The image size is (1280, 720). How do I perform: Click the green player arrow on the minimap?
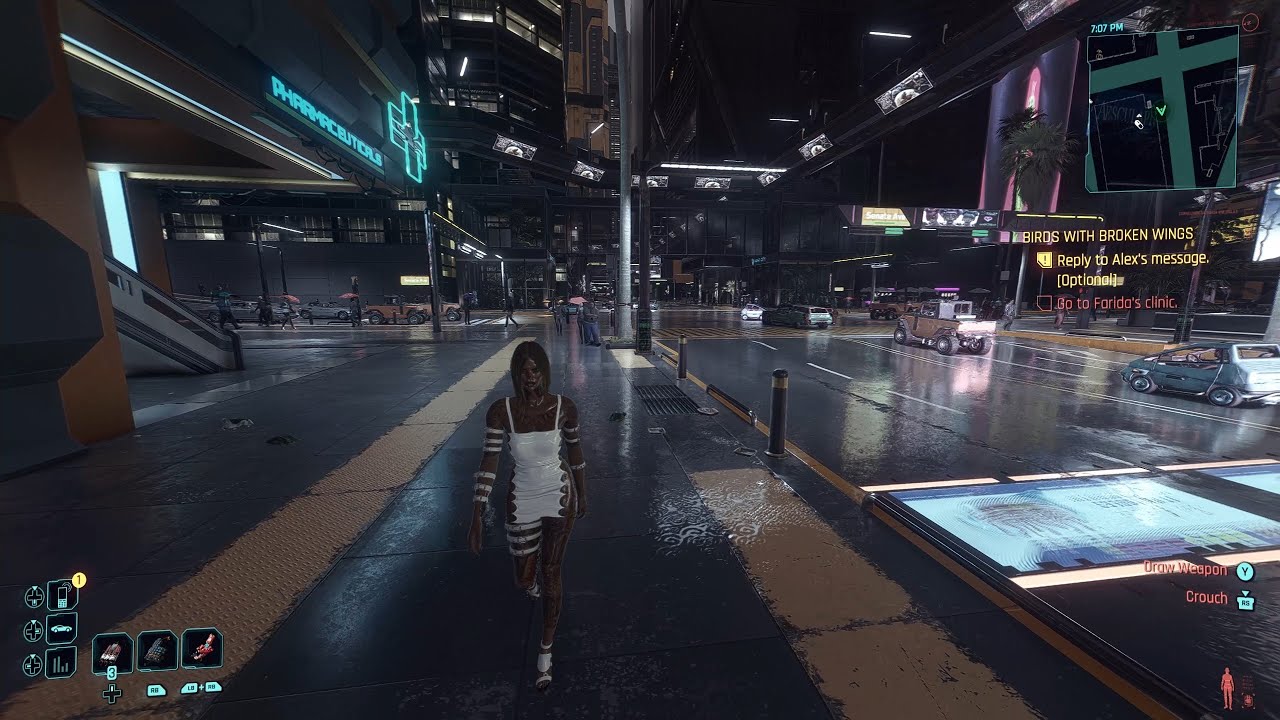pyautogui.click(x=1161, y=110)
